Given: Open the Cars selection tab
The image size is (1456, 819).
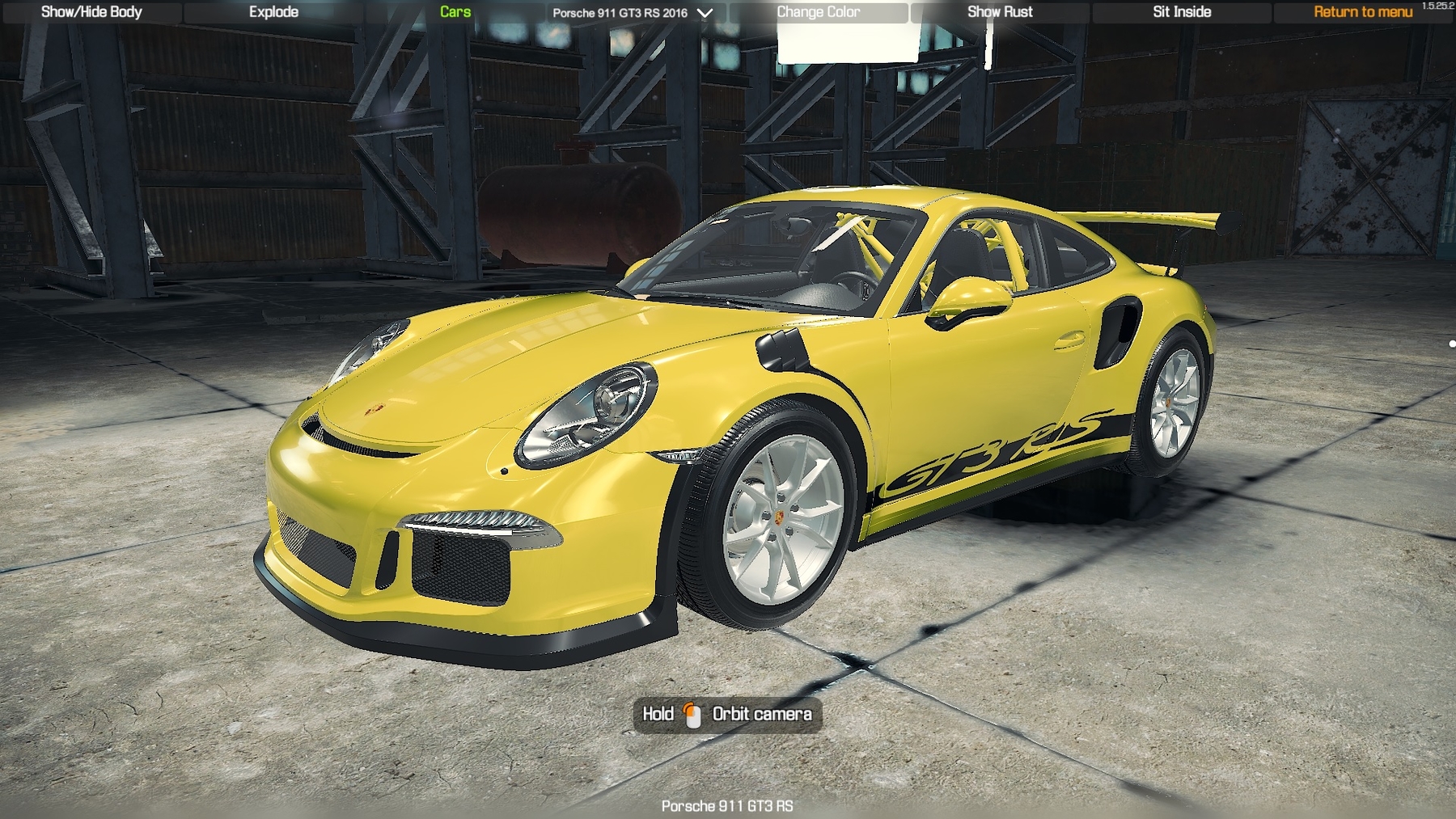Looking at the screenshot, I should tap(455, 12).
